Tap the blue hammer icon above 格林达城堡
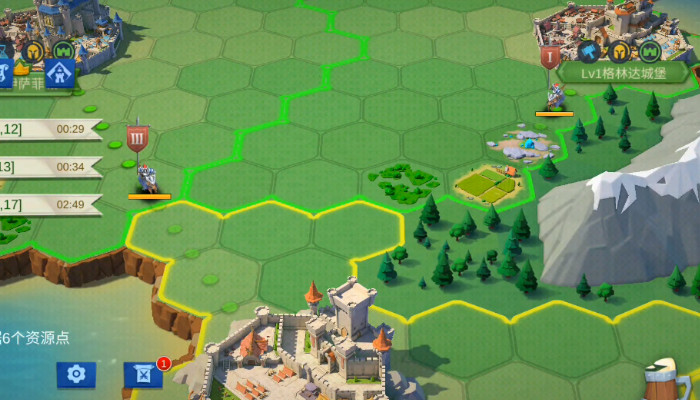 588,49
